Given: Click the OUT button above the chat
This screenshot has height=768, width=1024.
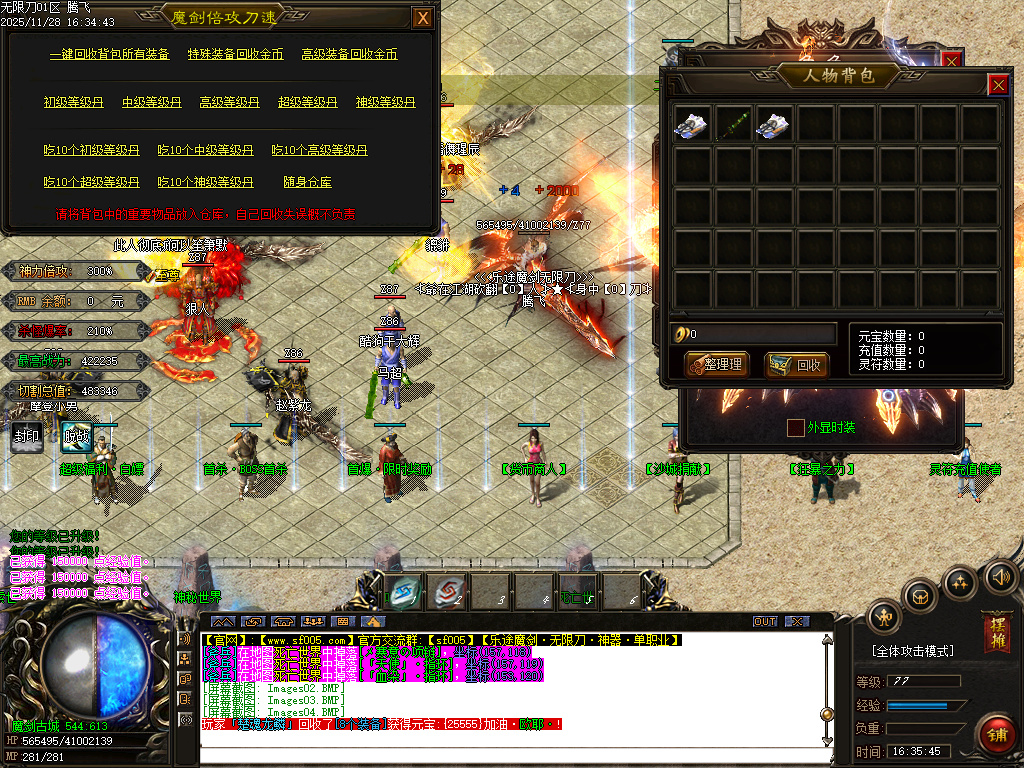Looking at the screenshot, I should [765, 622].
